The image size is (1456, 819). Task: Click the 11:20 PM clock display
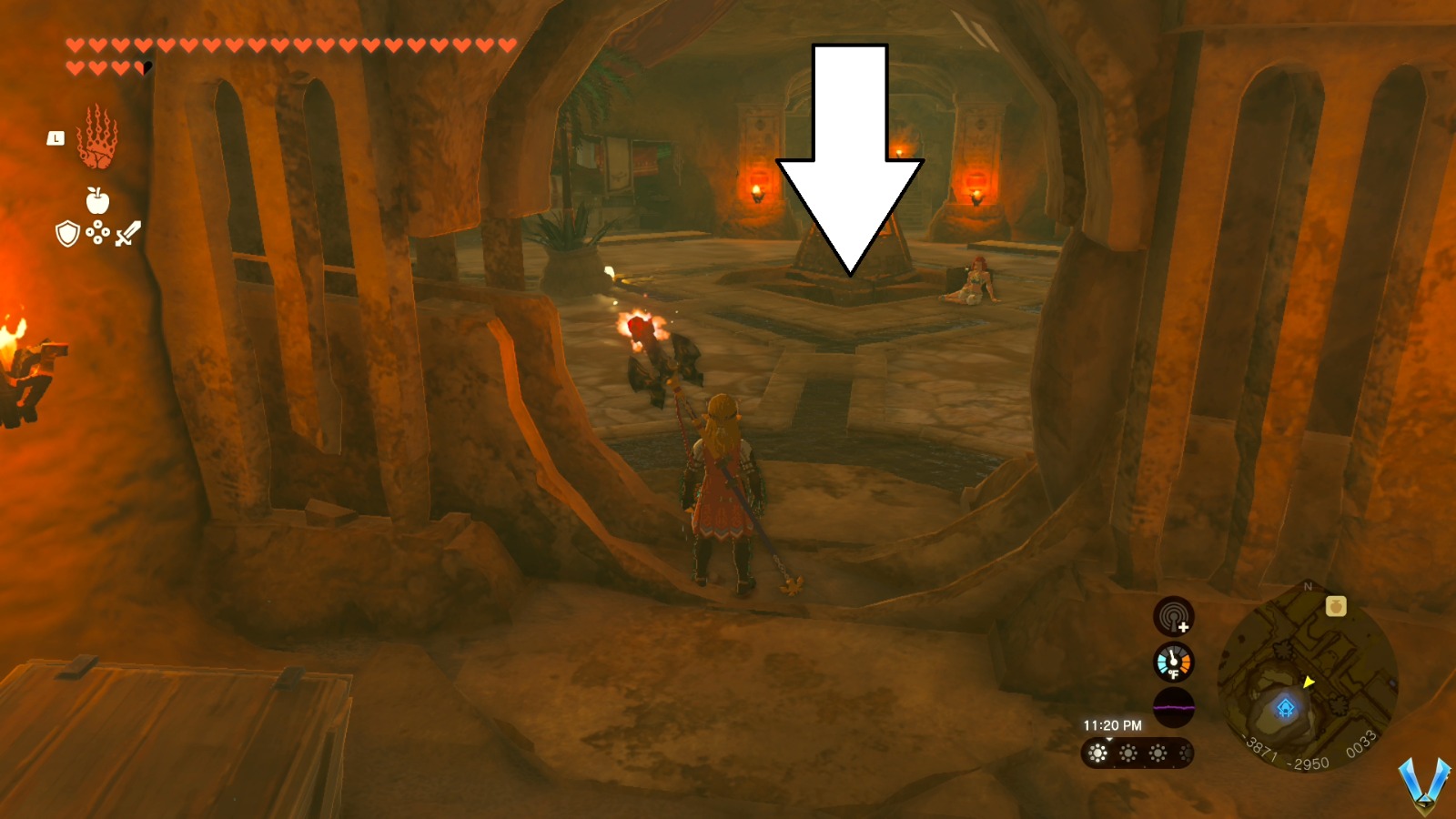[x=1111, y=723]
